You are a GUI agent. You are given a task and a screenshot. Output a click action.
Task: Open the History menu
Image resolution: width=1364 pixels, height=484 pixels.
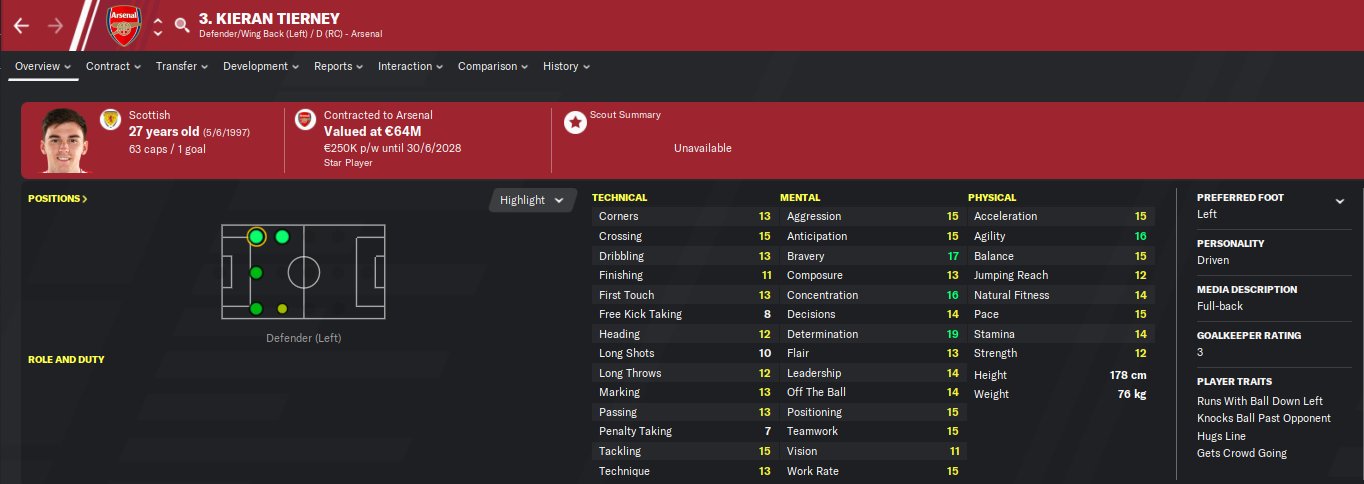tap(566, 67)
